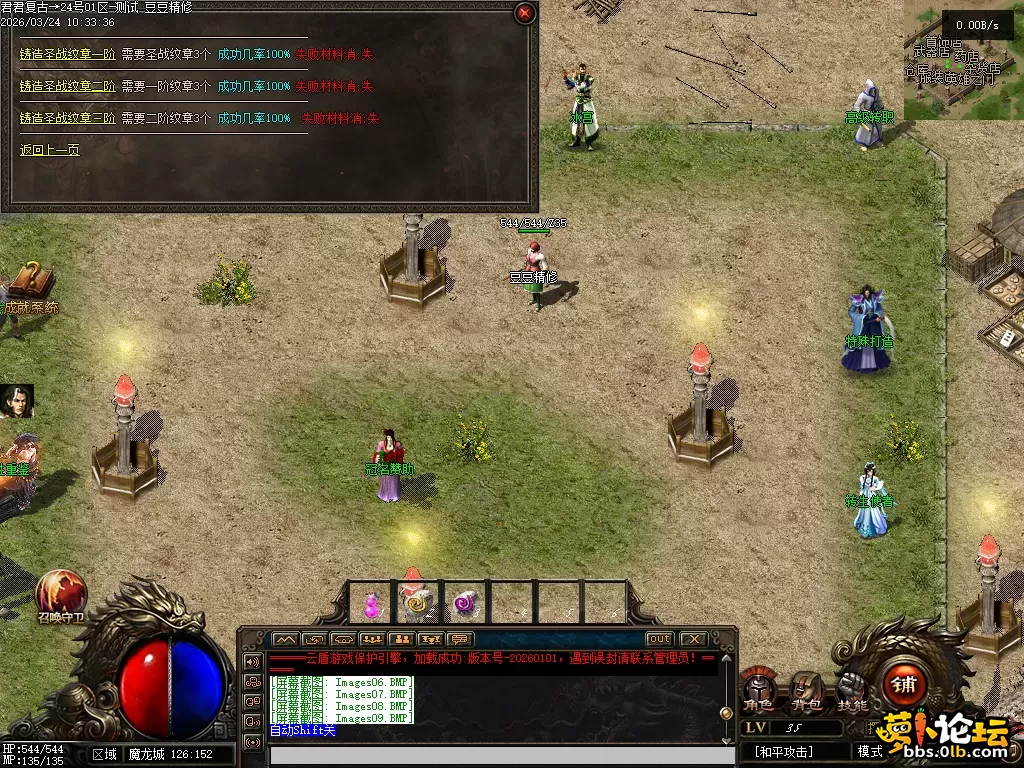This screenshot has width=1024, height=768.
Task: Go back via 返回上一页
Action: click(50, 150)
